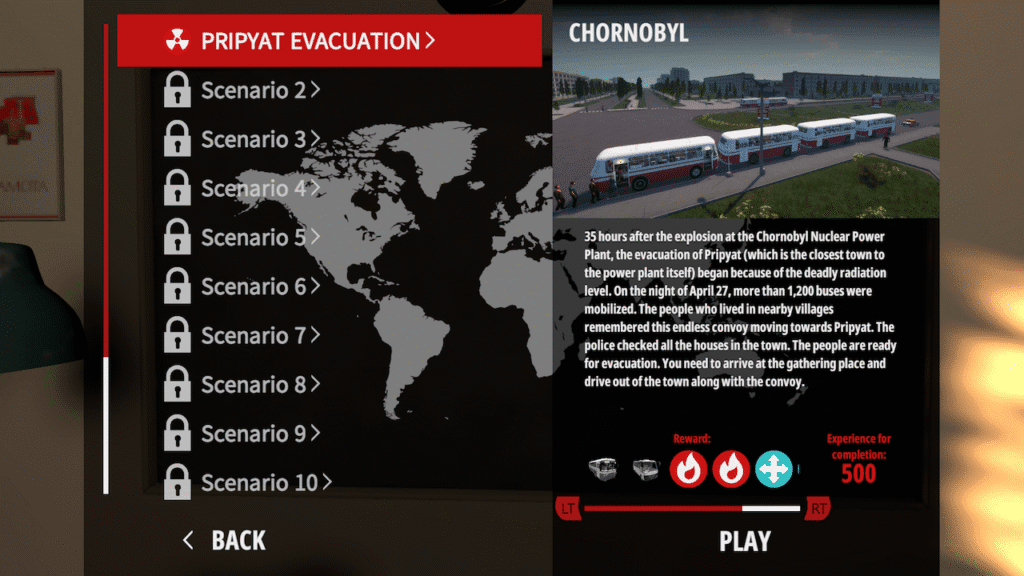Click the Chornobyl bus convoy preview image
Screen dimensions: 1024x576
[x=746, y=130]
